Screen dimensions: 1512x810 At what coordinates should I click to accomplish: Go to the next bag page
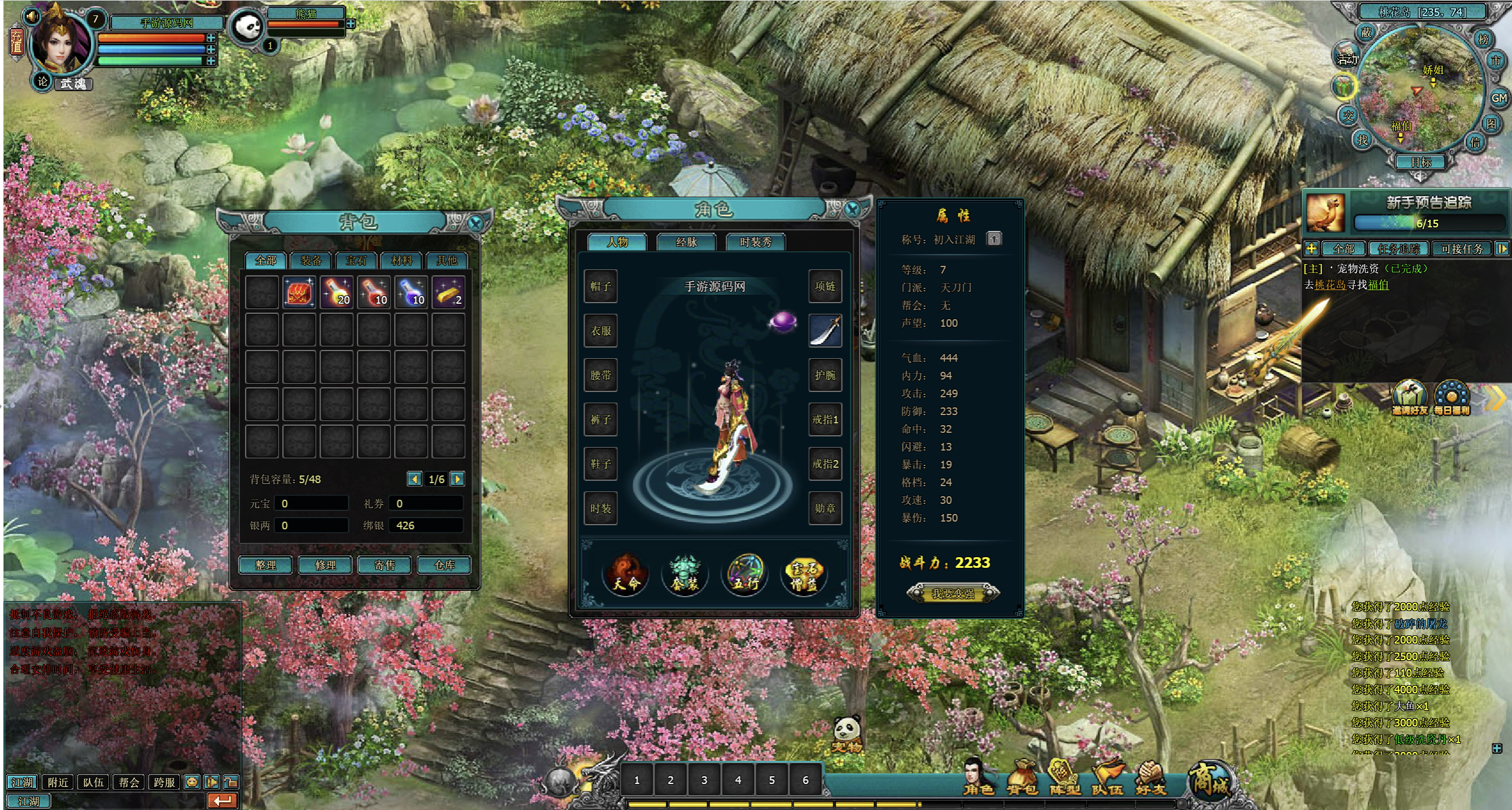coord(457,479)
